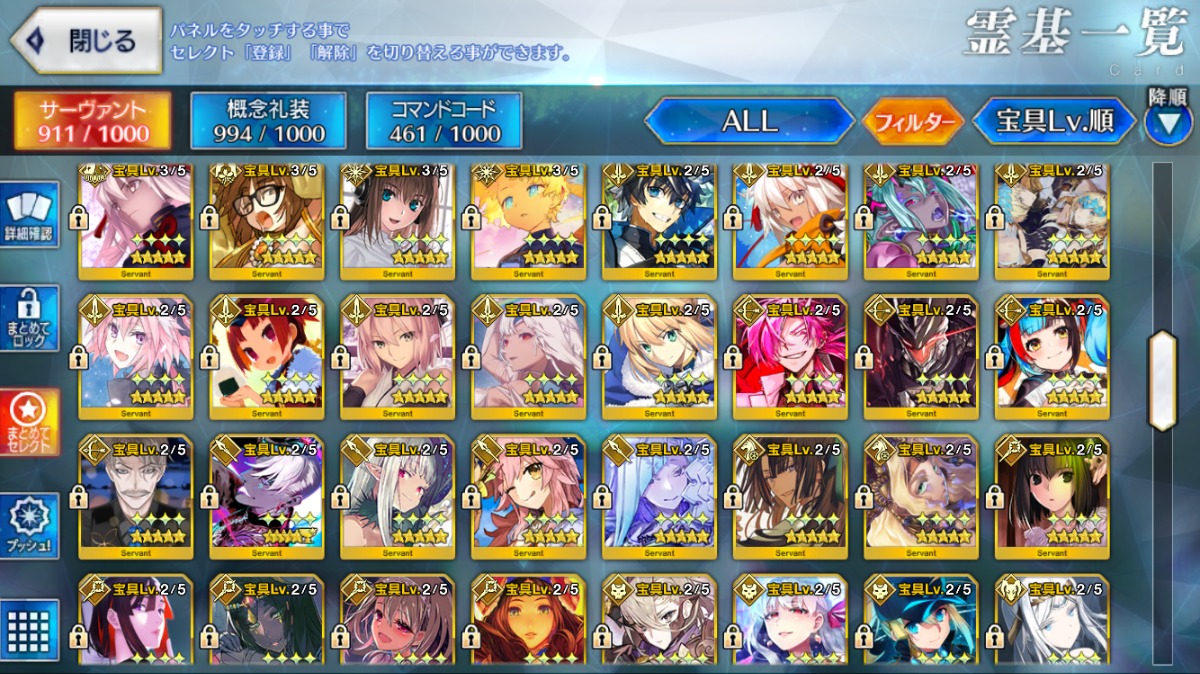Click the list scrollbar handle
The height and width of the screenshot is (674, 1200).
(1162, 380)
